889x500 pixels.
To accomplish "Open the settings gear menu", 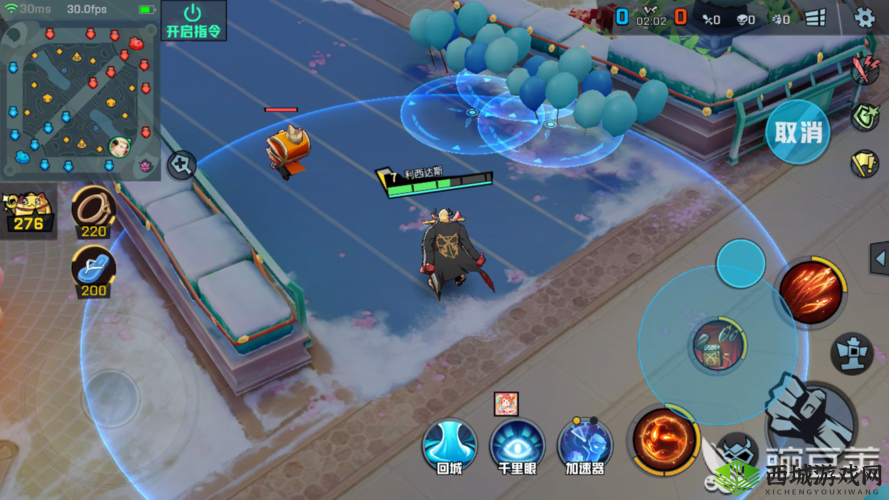I will coord(865,17).
